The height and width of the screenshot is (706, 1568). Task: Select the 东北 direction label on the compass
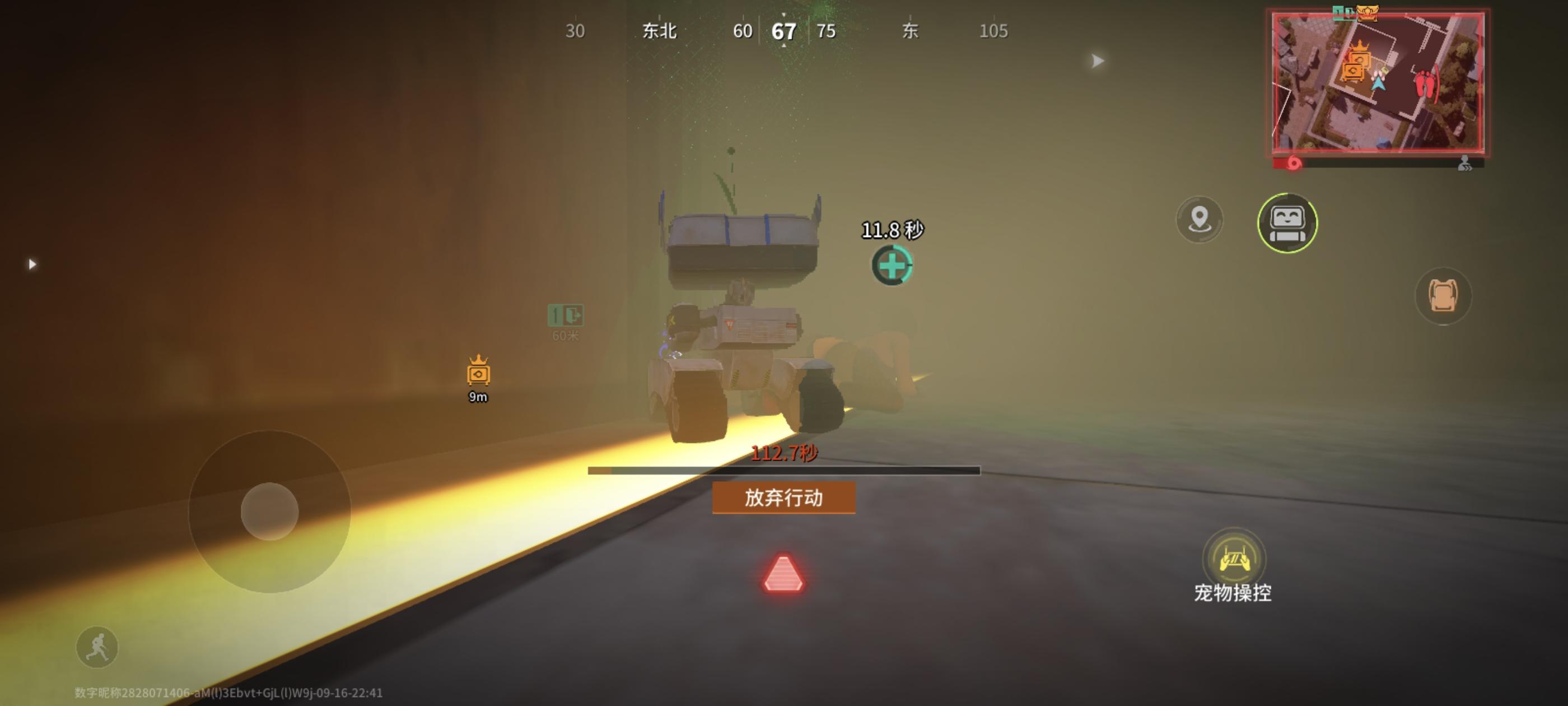click(x=659, y=30)
